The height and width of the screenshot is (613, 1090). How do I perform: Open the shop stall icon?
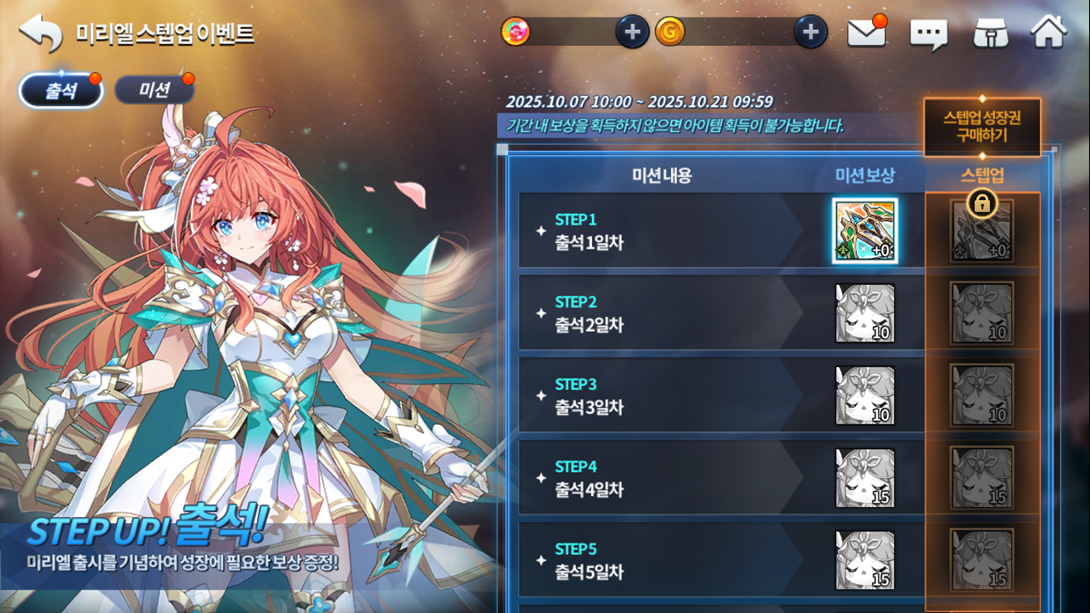pyautogui.click(x=990, y=33)
